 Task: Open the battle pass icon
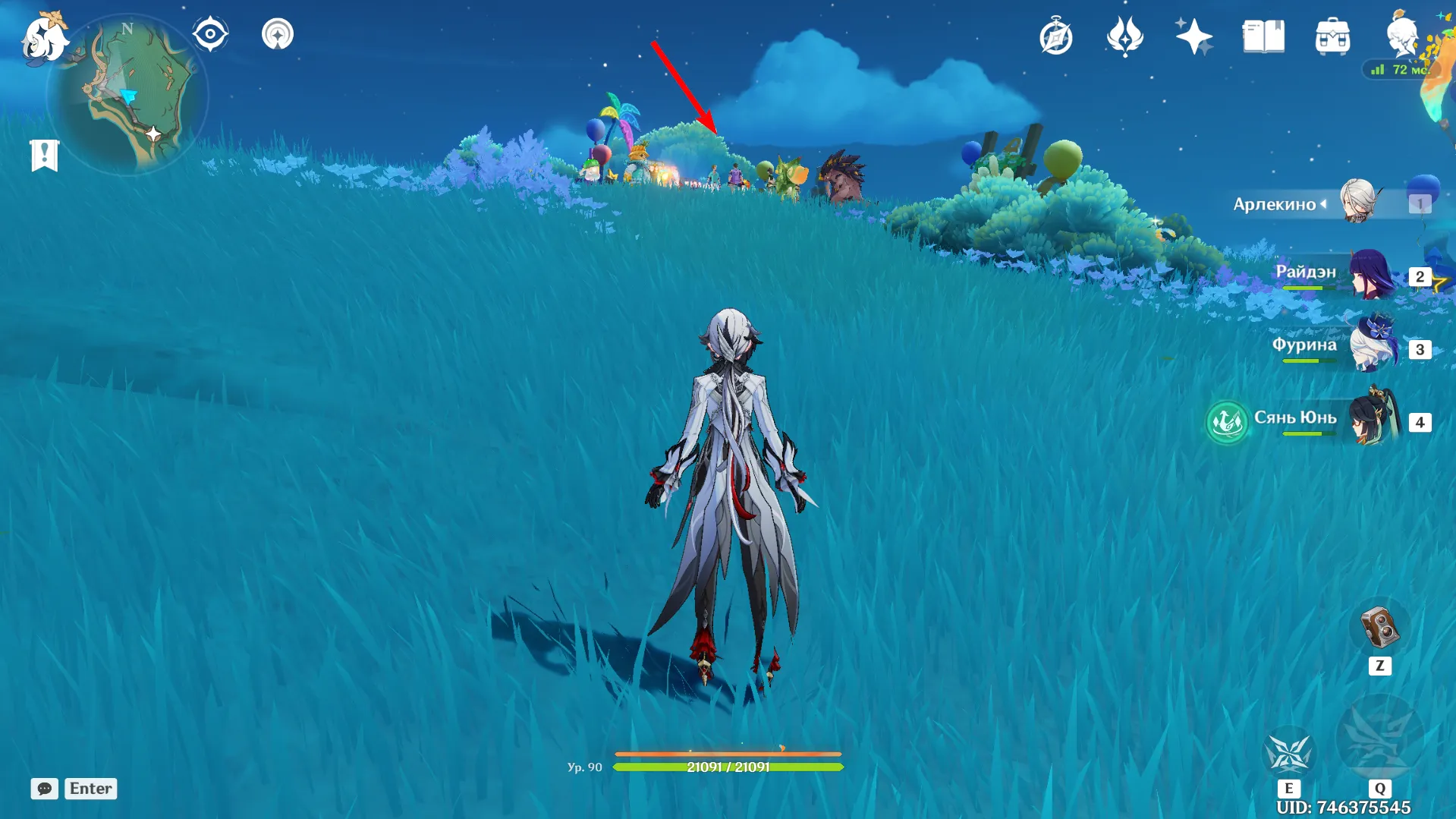1124,36
